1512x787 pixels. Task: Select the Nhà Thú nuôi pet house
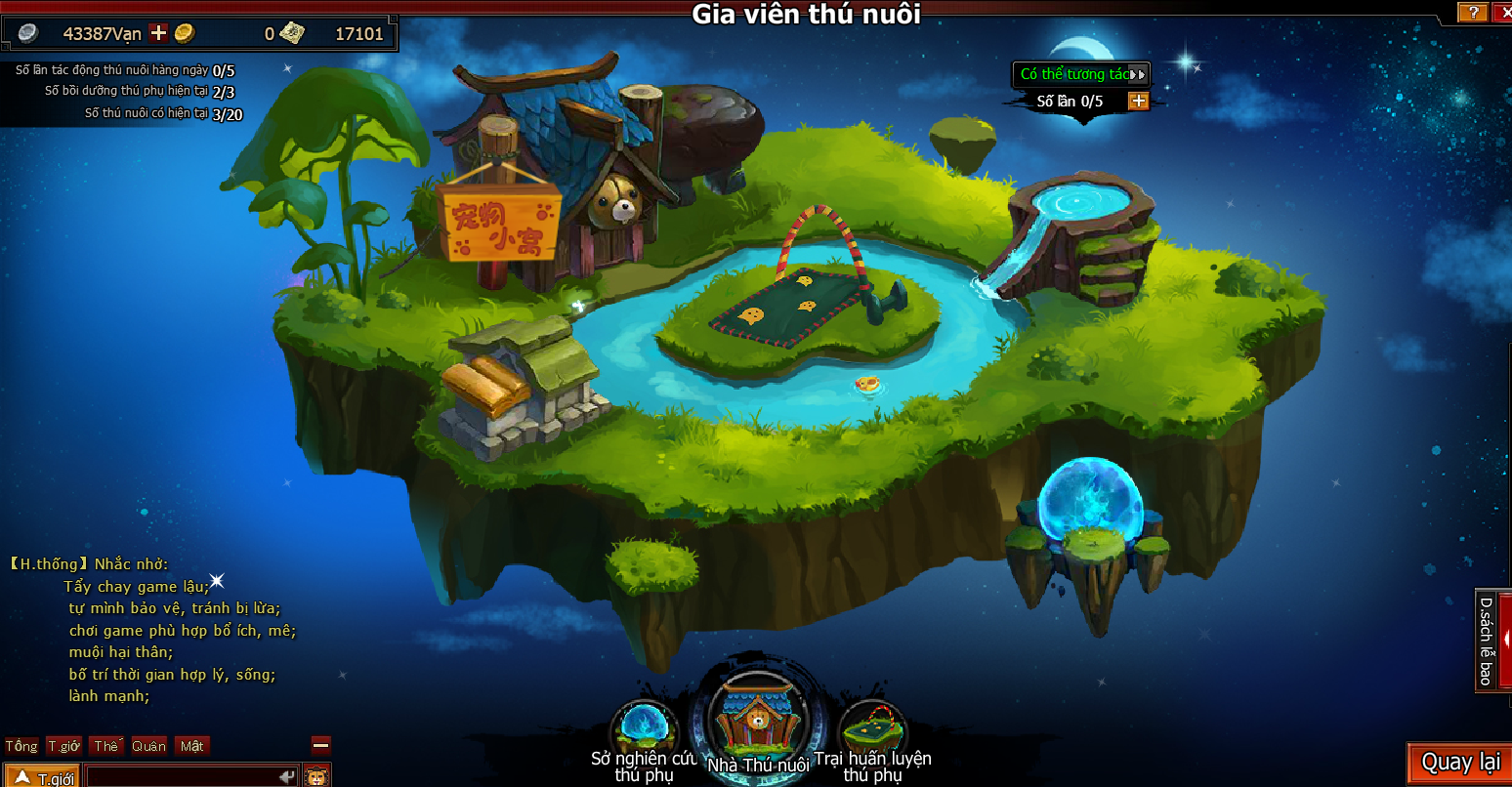[x=758, y=721]
